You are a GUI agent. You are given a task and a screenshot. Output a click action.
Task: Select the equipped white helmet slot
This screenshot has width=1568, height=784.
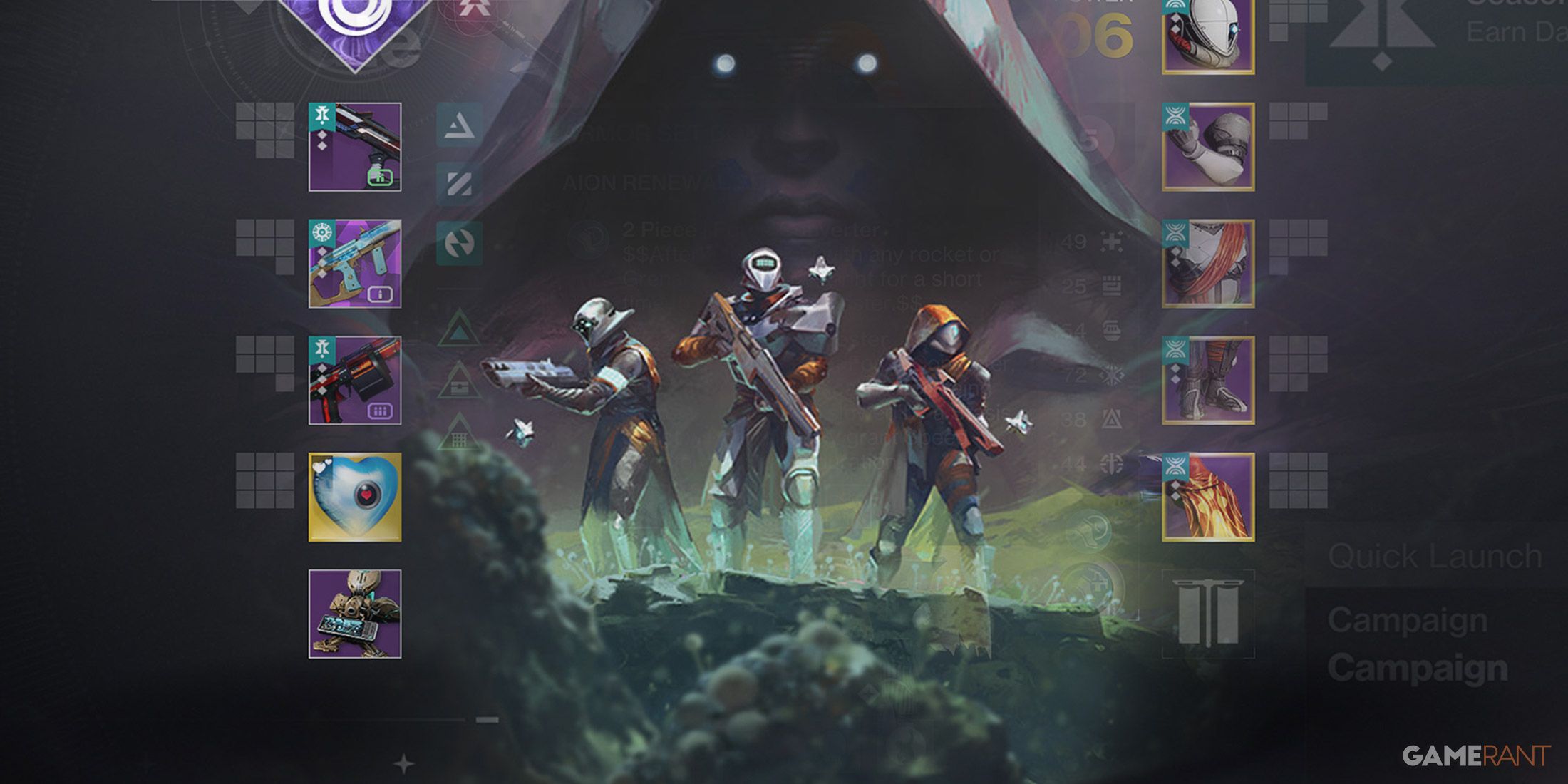pos(1208,34)
